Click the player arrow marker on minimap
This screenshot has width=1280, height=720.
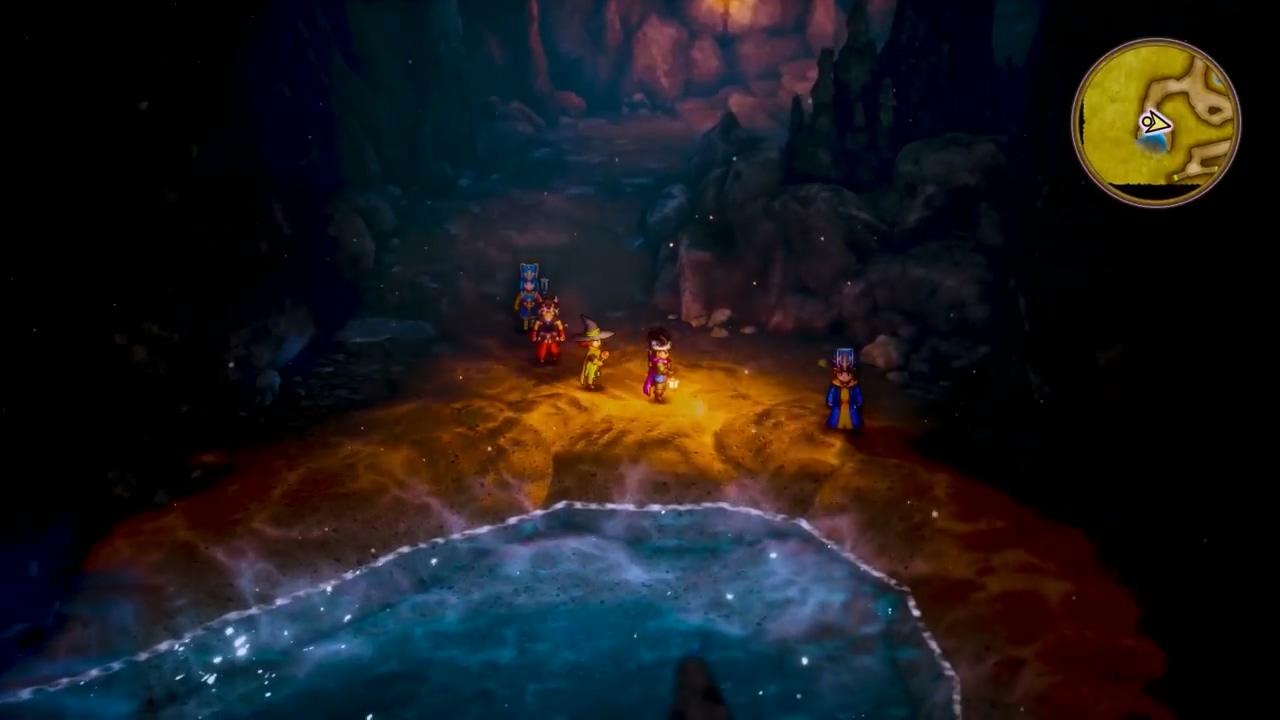(x=1154, y=123)
